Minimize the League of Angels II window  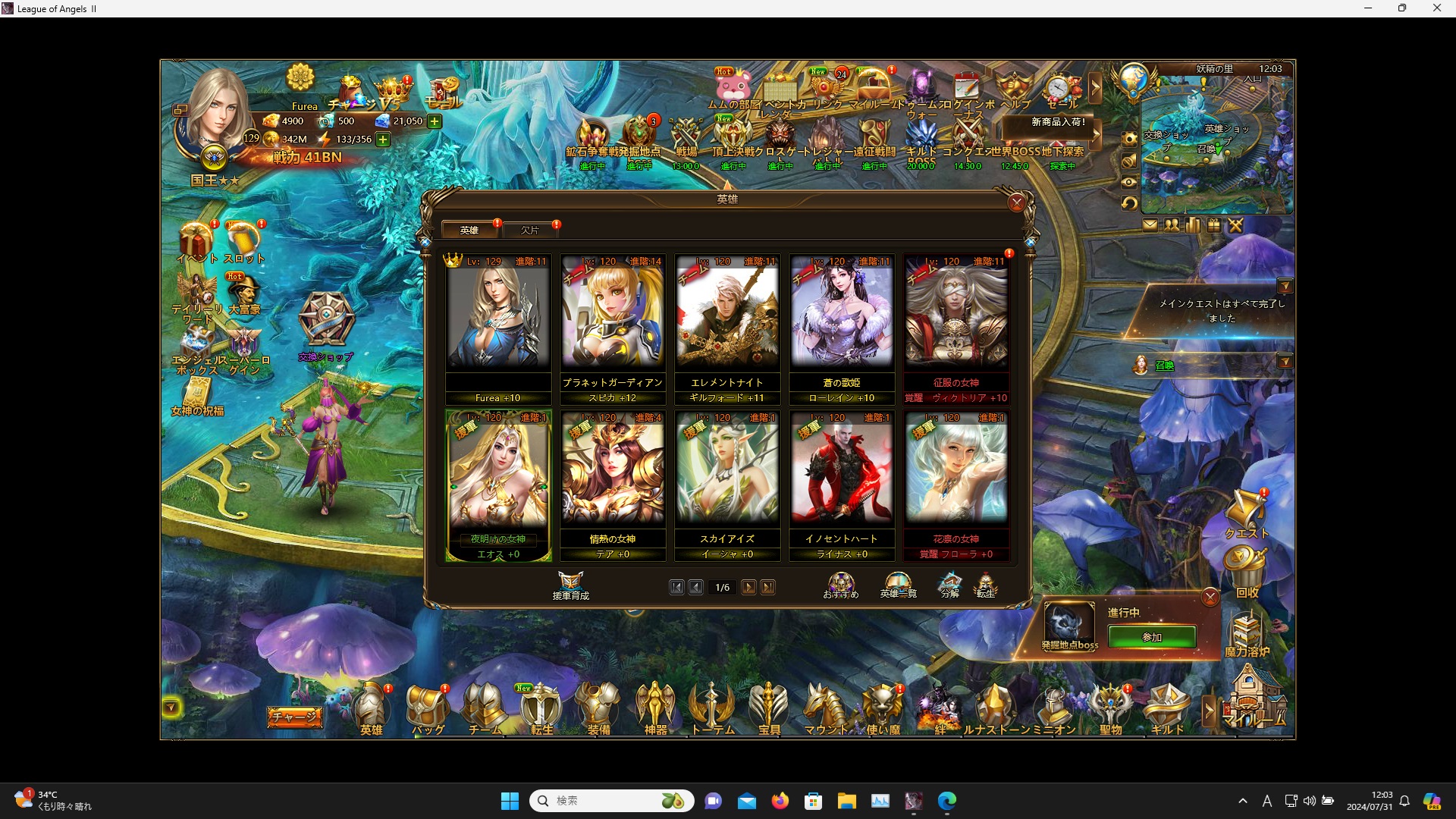point(1368,8)
